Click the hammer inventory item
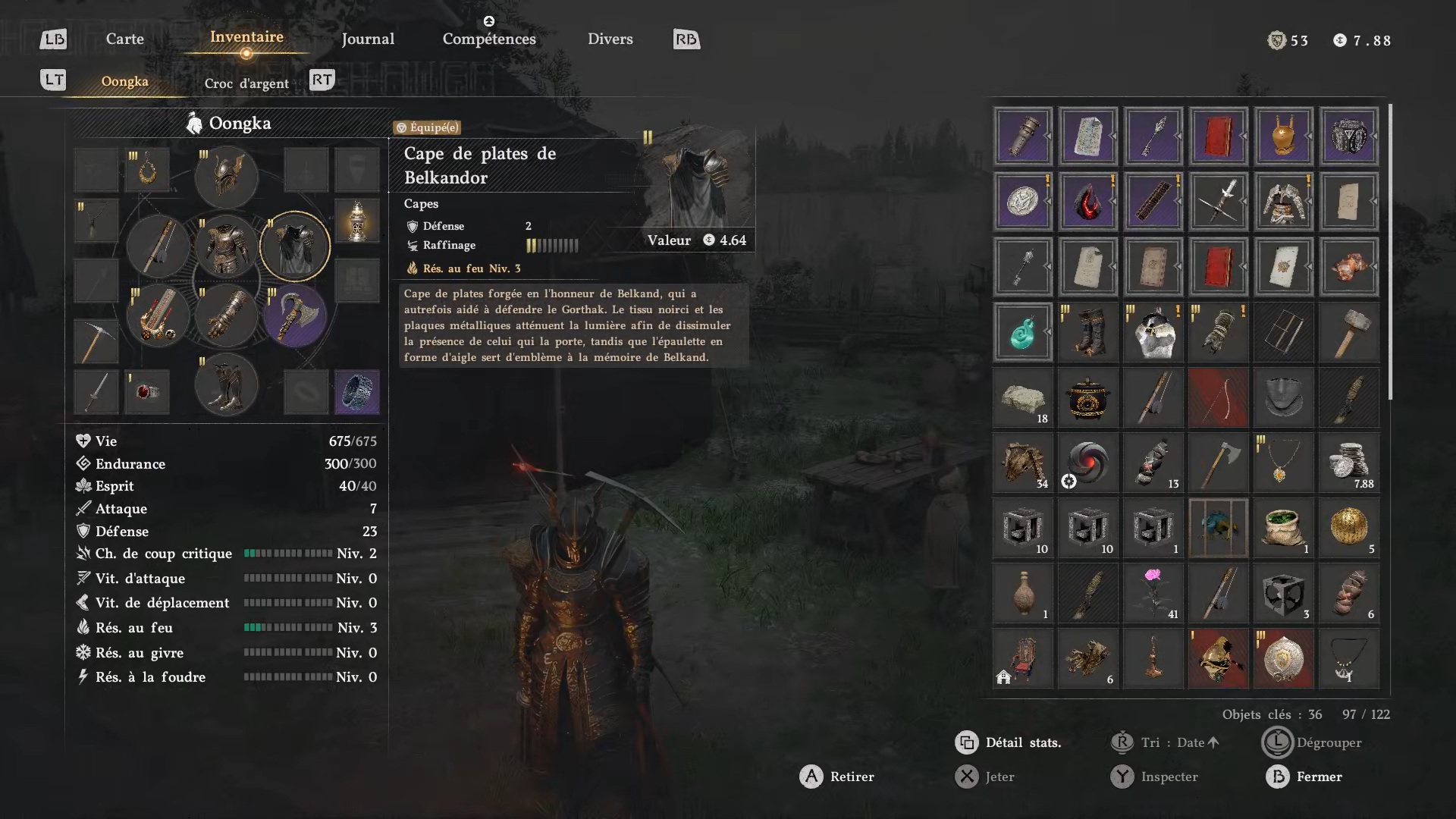Viewport: 1456px width, 819px height. pos(1348,332)
